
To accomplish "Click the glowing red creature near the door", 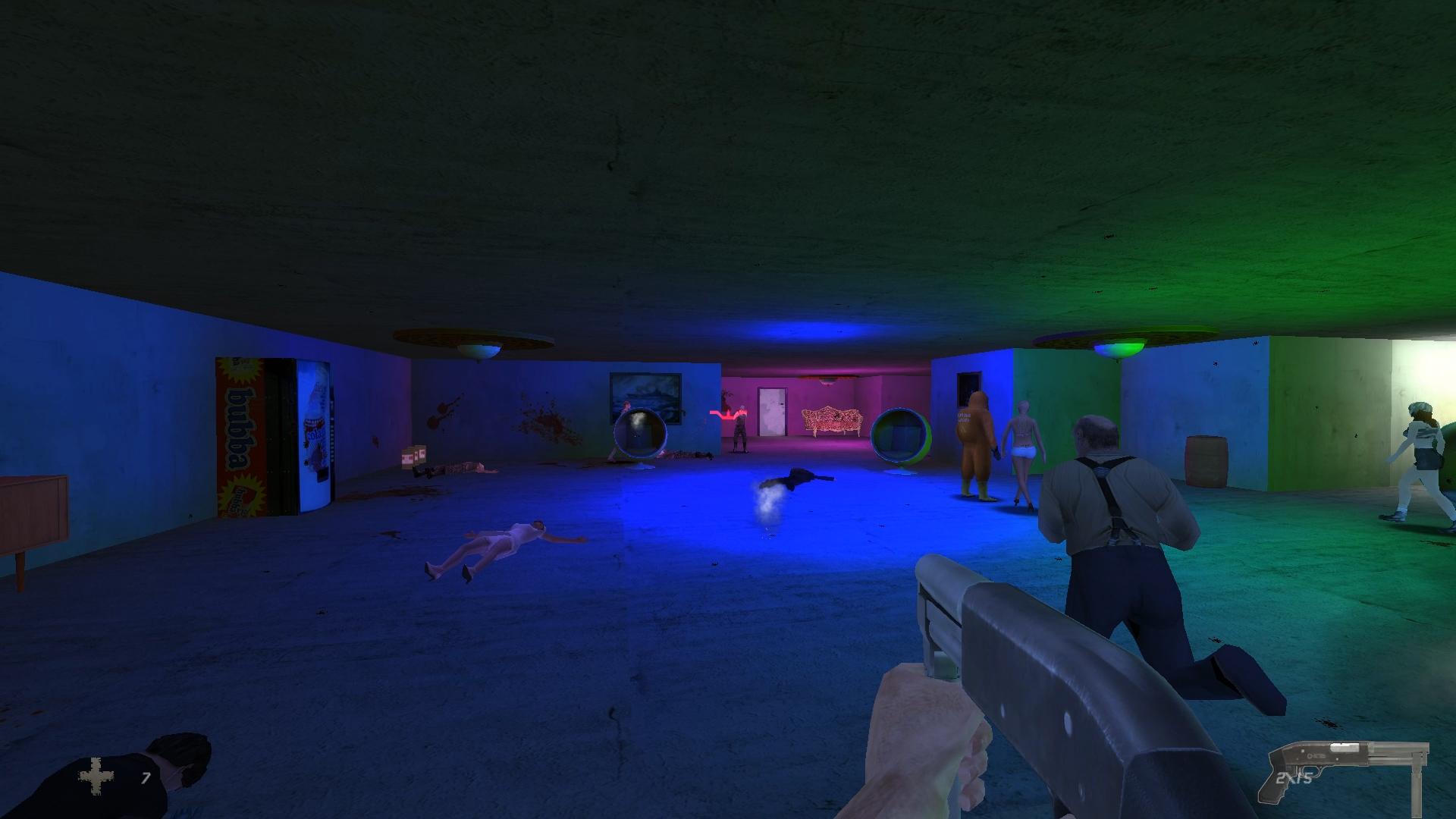I will [726, 416].
